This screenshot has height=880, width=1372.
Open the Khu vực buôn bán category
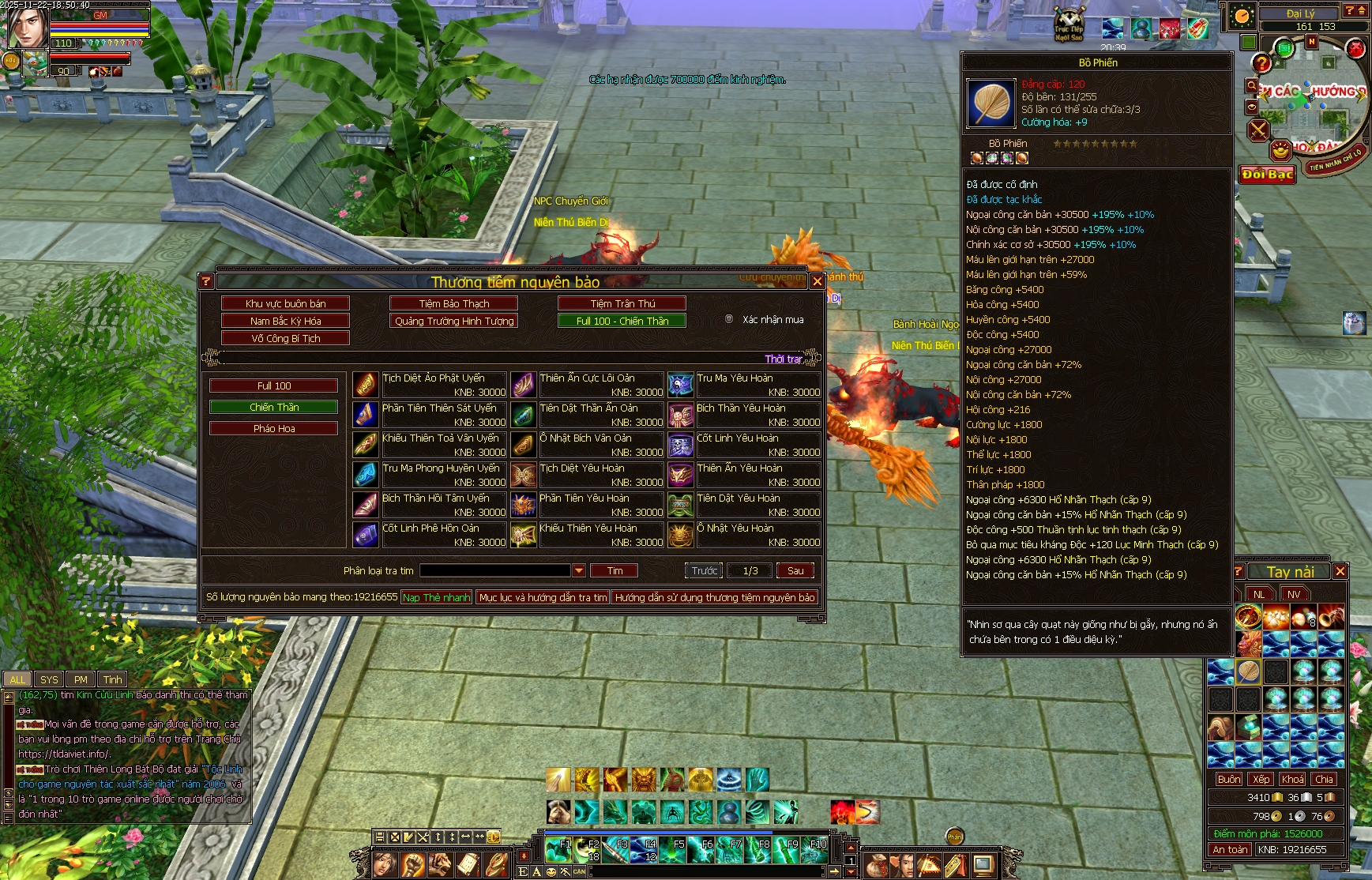pos(285,303)
